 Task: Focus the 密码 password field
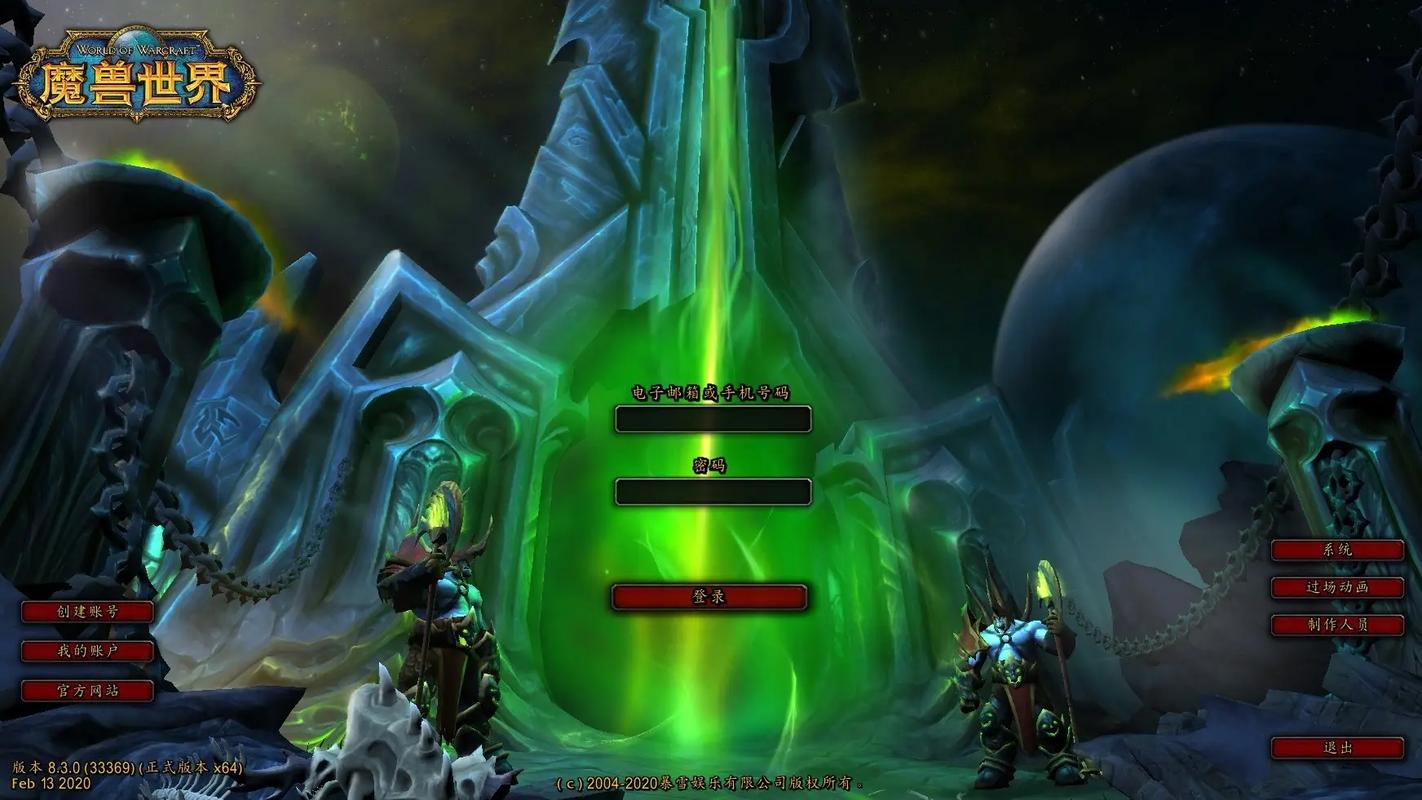(x=712, y=491)
